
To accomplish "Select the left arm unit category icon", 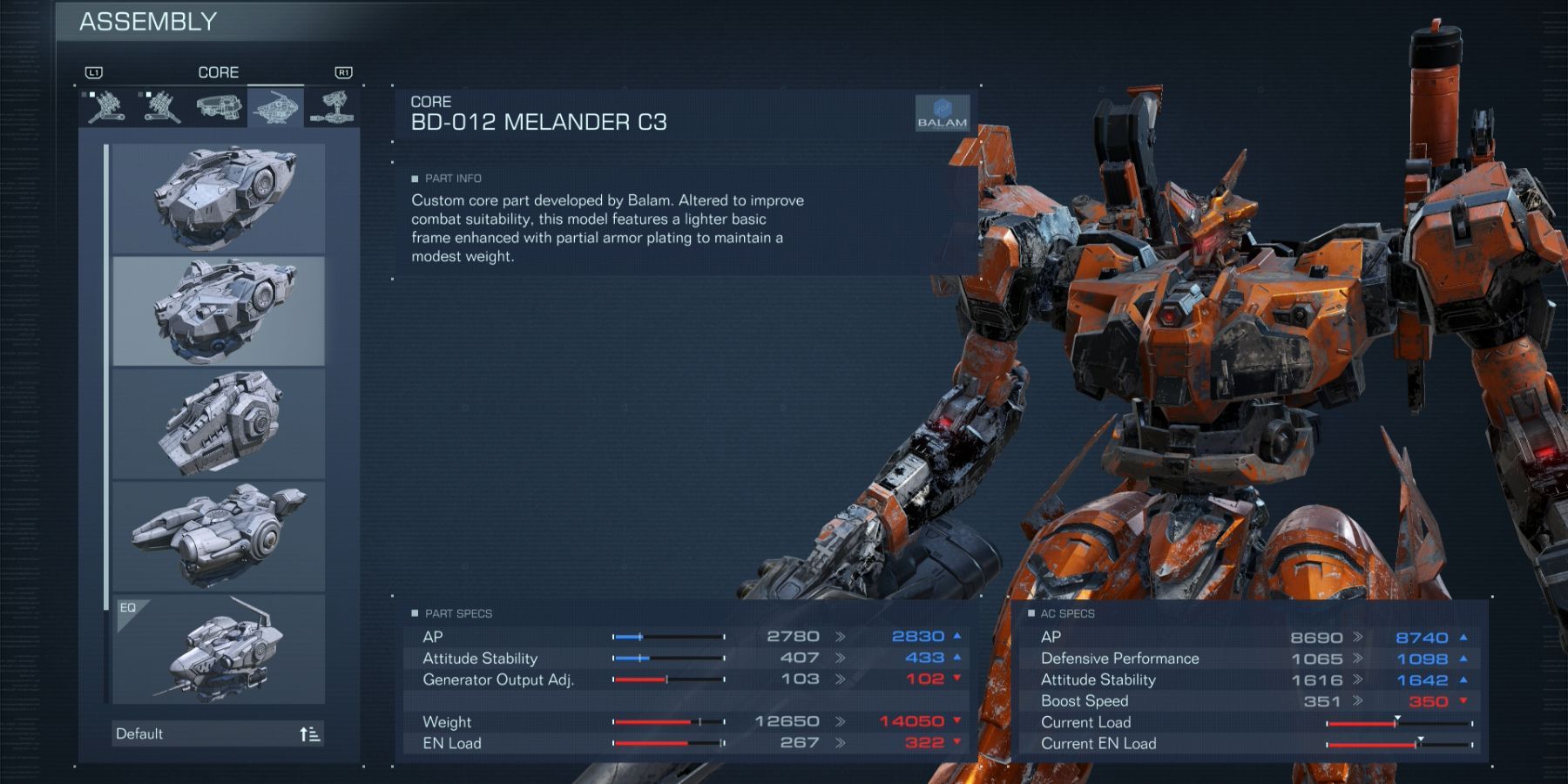I will point(160,107).
